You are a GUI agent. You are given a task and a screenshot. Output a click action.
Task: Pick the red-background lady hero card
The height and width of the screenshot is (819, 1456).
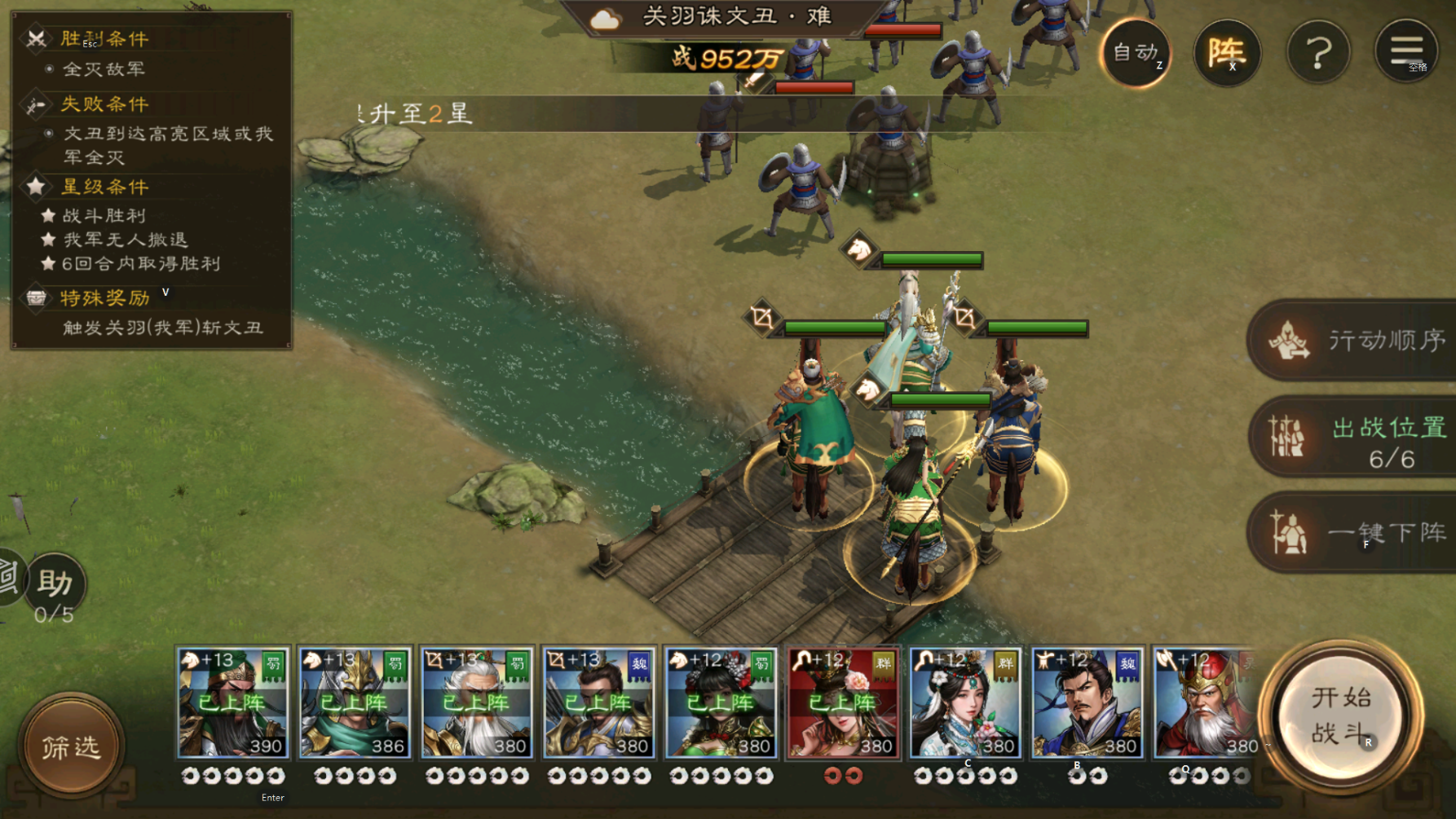click(x=843, y=702)
